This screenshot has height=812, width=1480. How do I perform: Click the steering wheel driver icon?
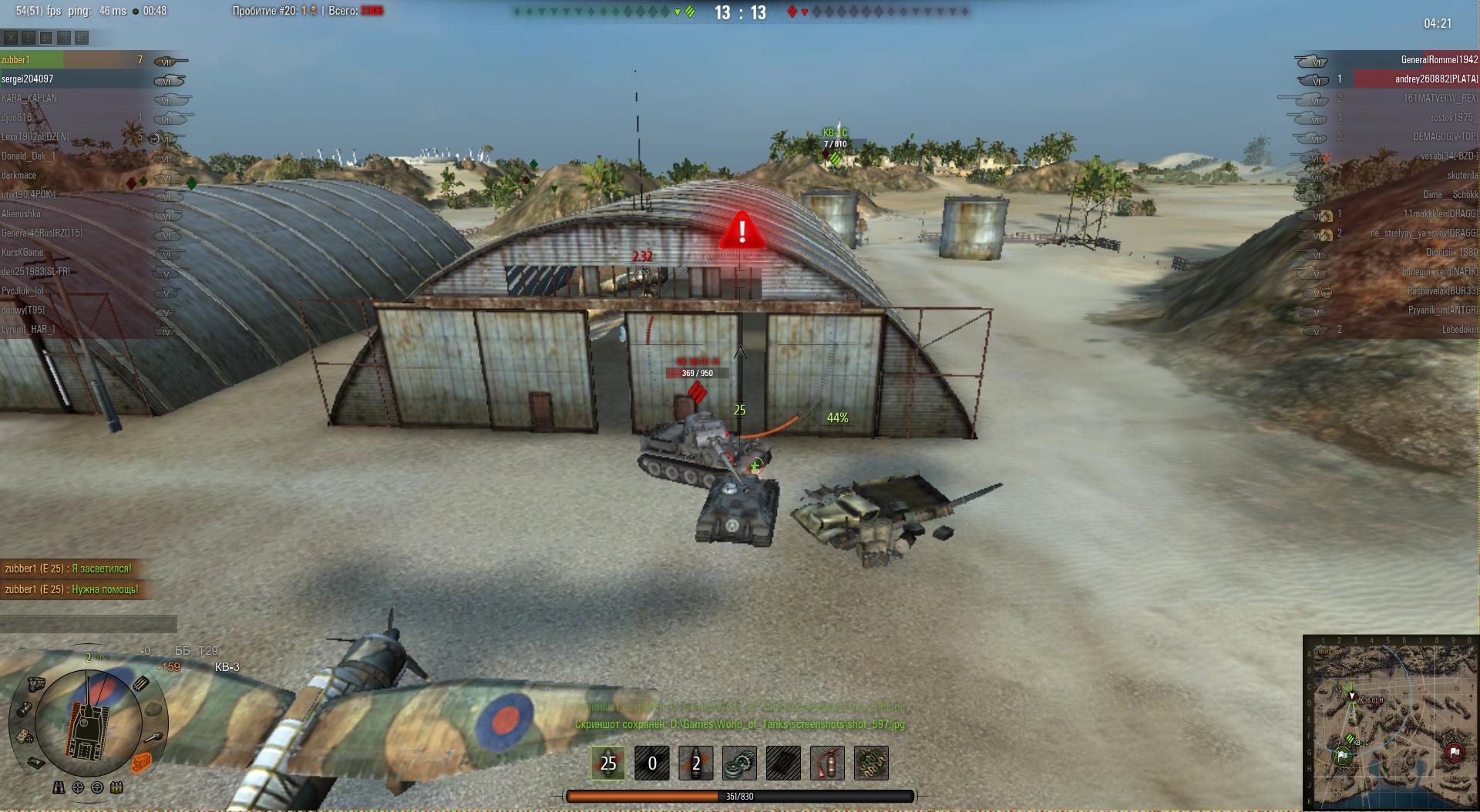[x=97, y=787]
